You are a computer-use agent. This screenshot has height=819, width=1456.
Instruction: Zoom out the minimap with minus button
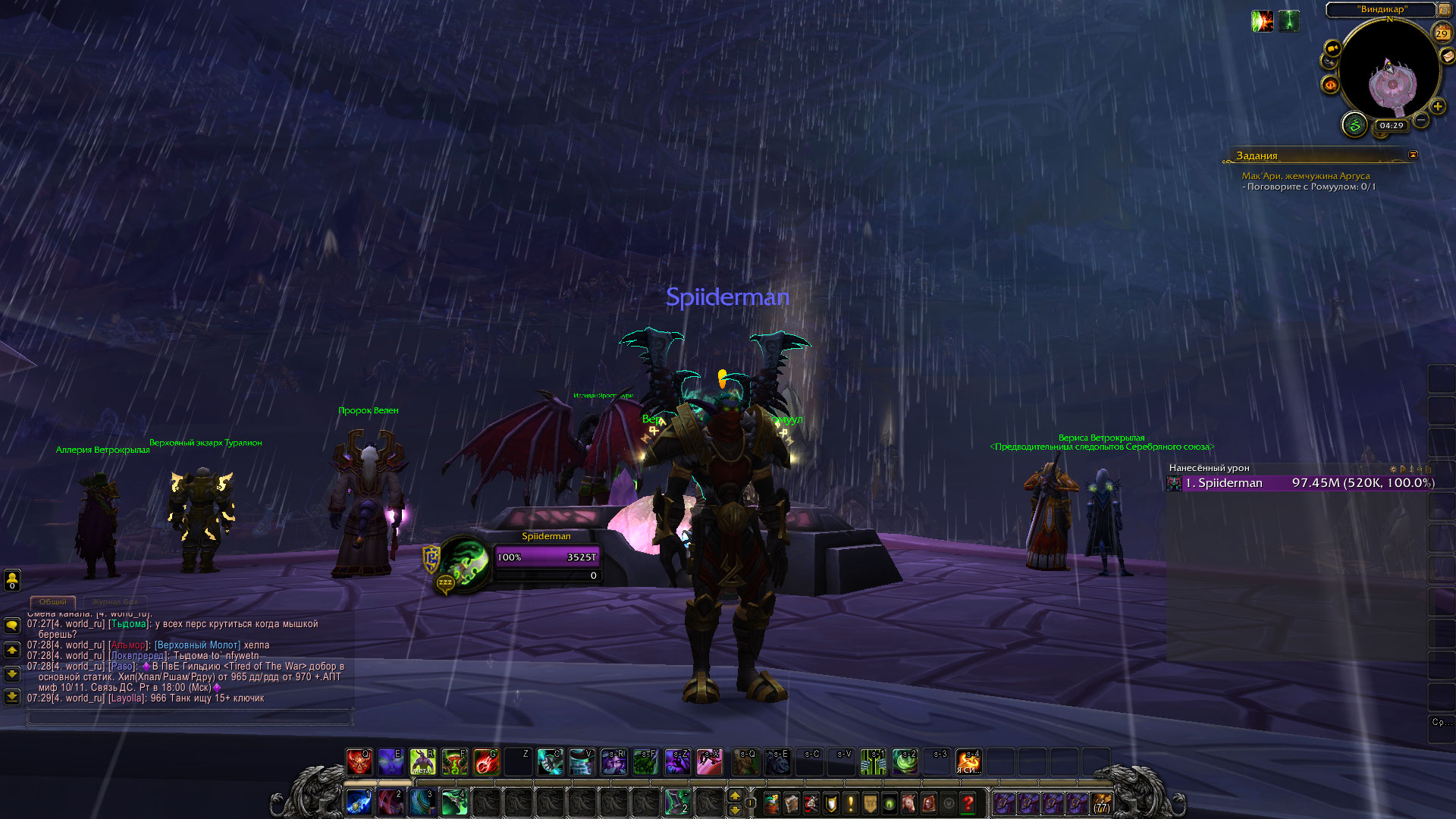click(1421, 120)
